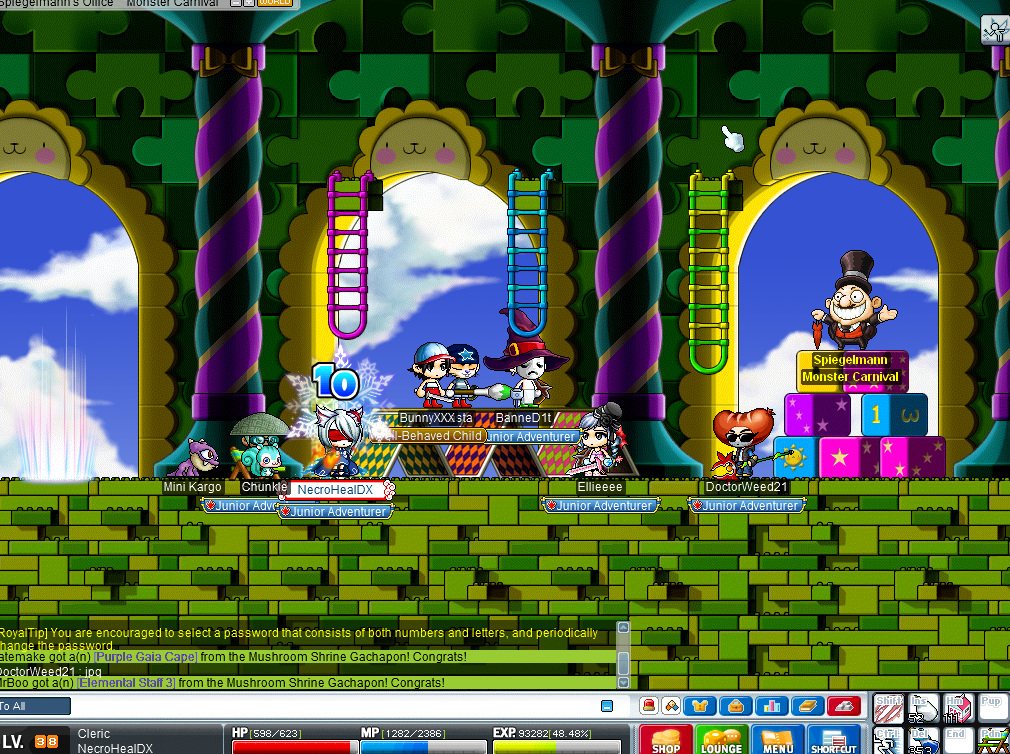The width and height of the screenshot is (1010, 754).
Task: Open the Lounge button
Action: 721,740
